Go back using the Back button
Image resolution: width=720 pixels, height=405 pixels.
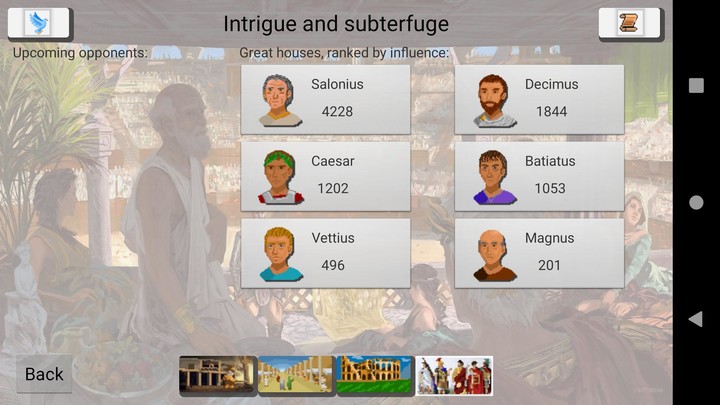click(x=44, y=374)
